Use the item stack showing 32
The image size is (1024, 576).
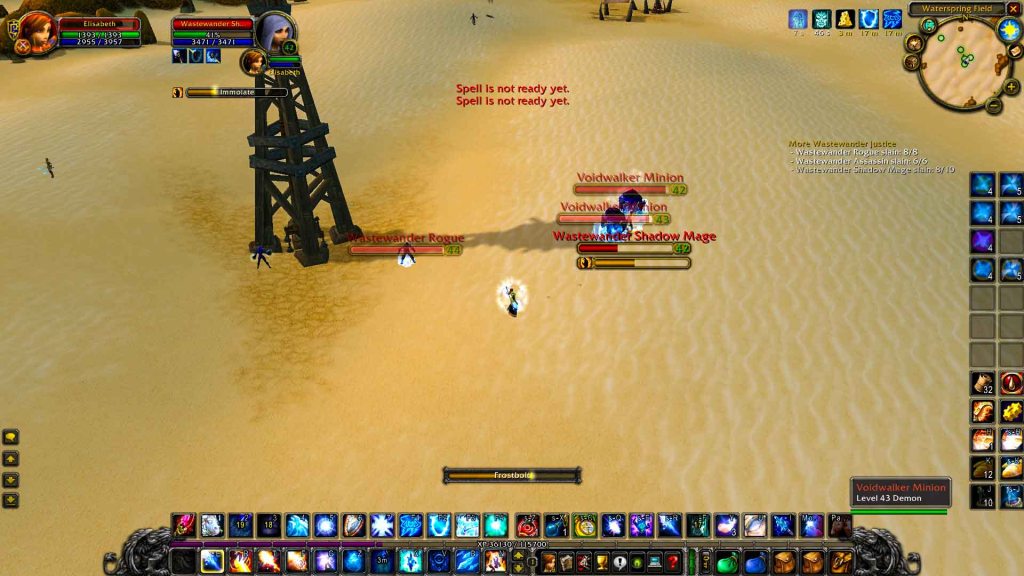(983, 382)
